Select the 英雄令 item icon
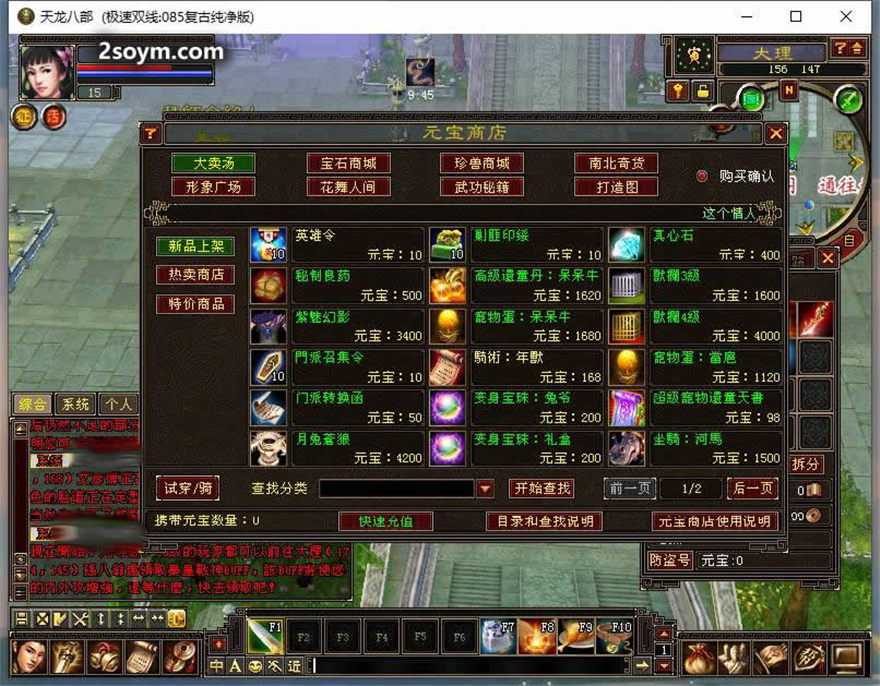 click(268, 245)
